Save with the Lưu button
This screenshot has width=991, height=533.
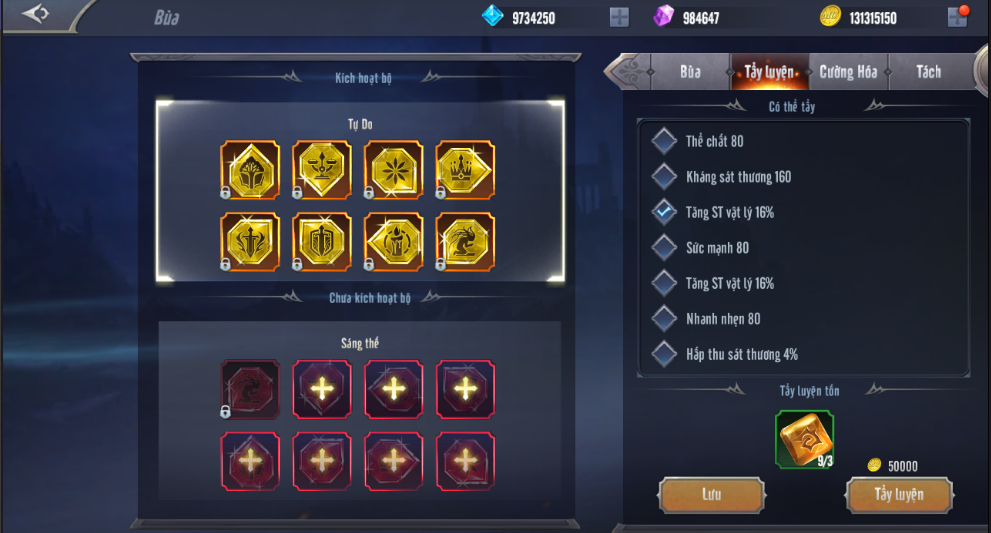pos(711,495)
